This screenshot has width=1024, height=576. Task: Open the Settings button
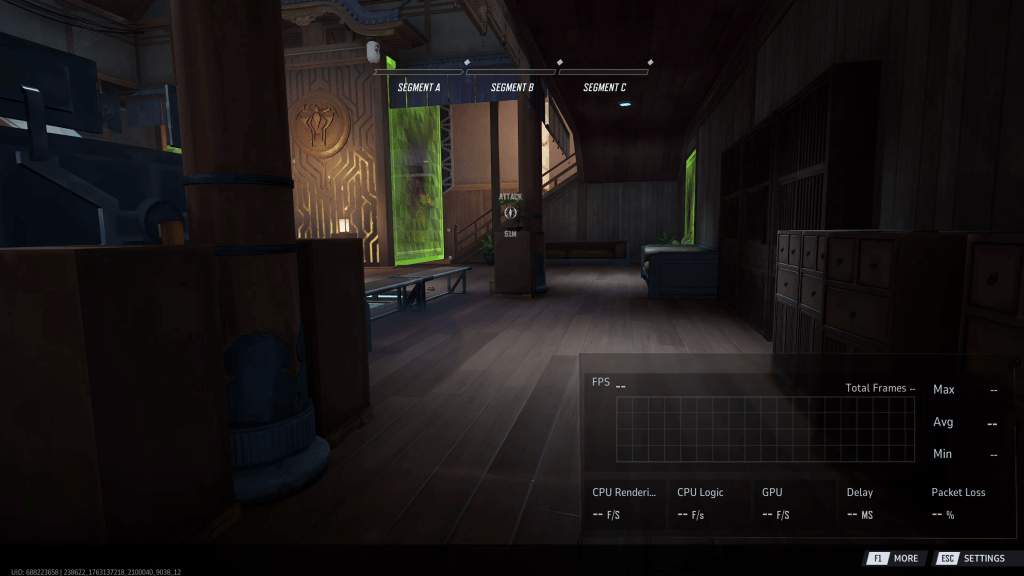click(x=971, y=558)
